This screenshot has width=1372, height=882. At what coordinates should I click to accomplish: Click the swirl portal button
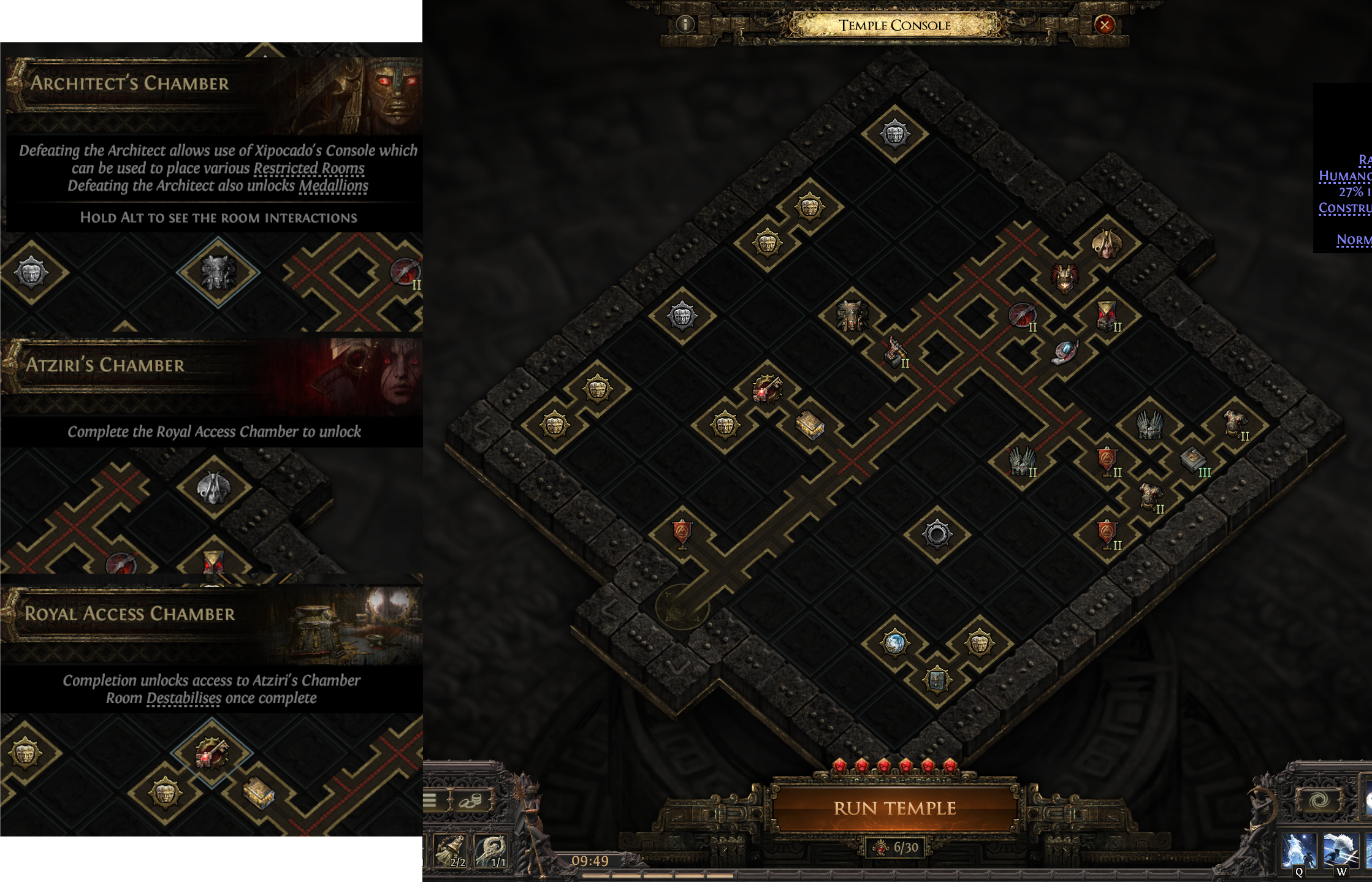tap(1319, 800)
